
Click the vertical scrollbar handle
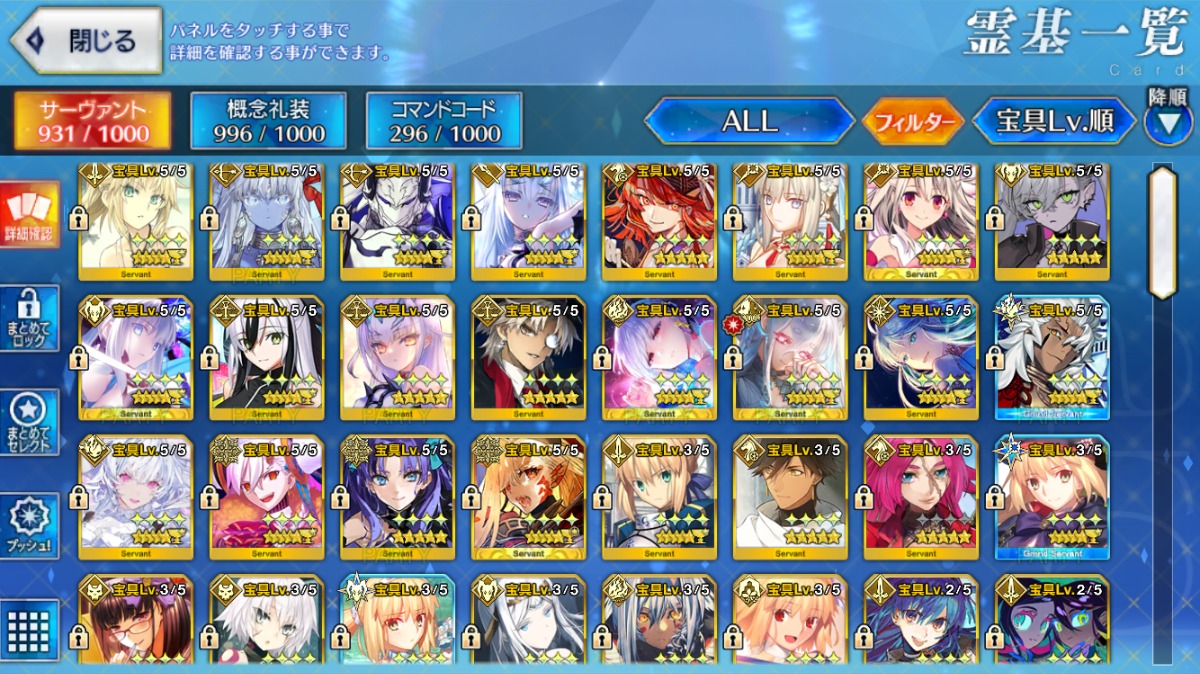point(1162,233)
